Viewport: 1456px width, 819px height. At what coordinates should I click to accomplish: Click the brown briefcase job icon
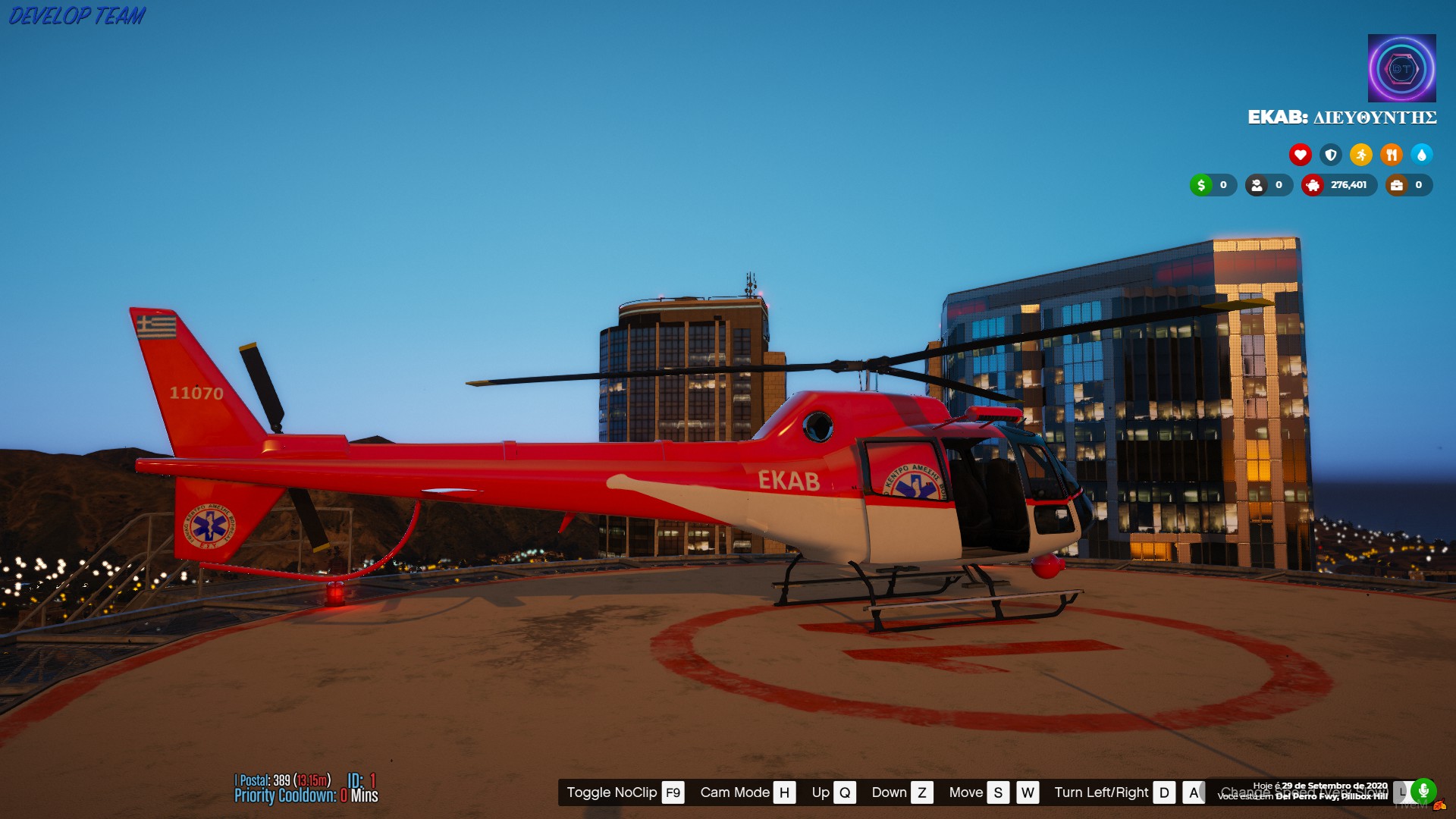click(x=1397, y=185)
